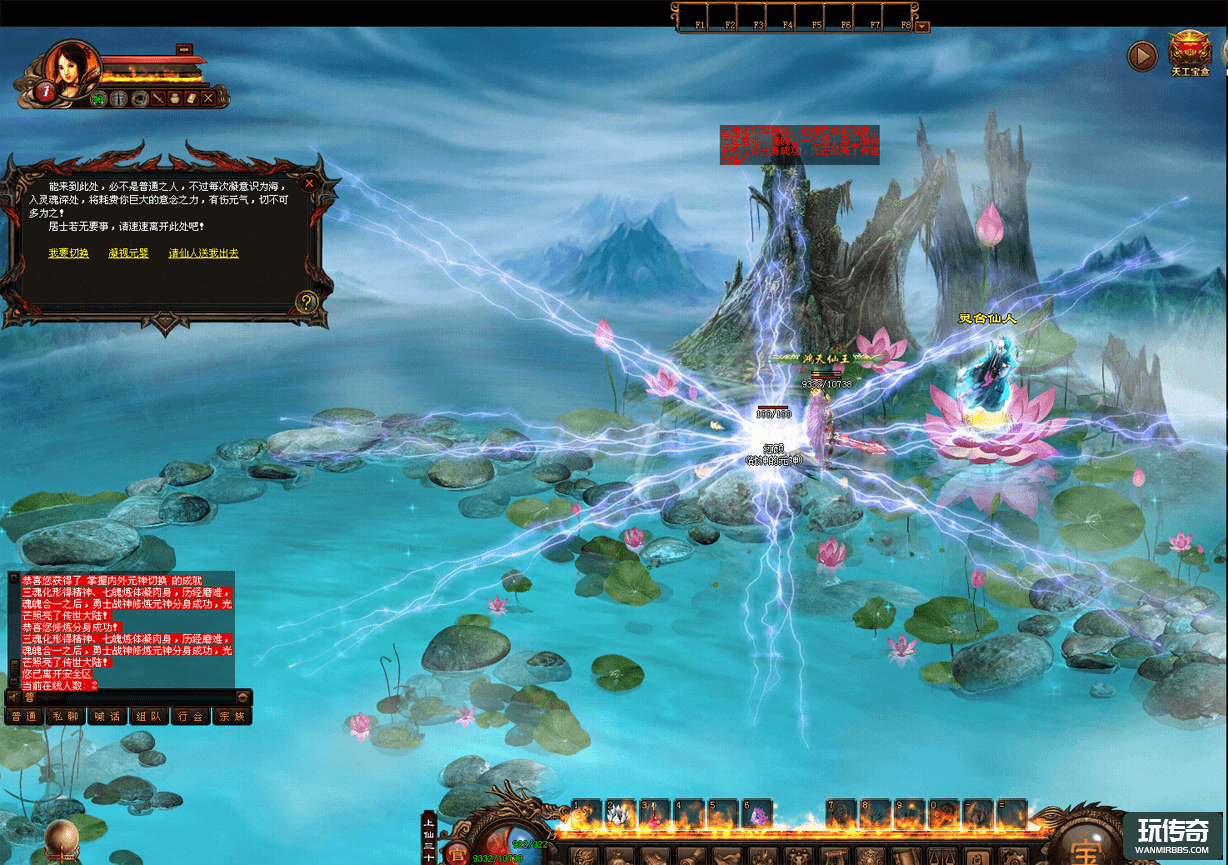Choose 请仙人送我出去 to leave
Viewport: 1228px width, 865px height.
click(x=203, y=253)
